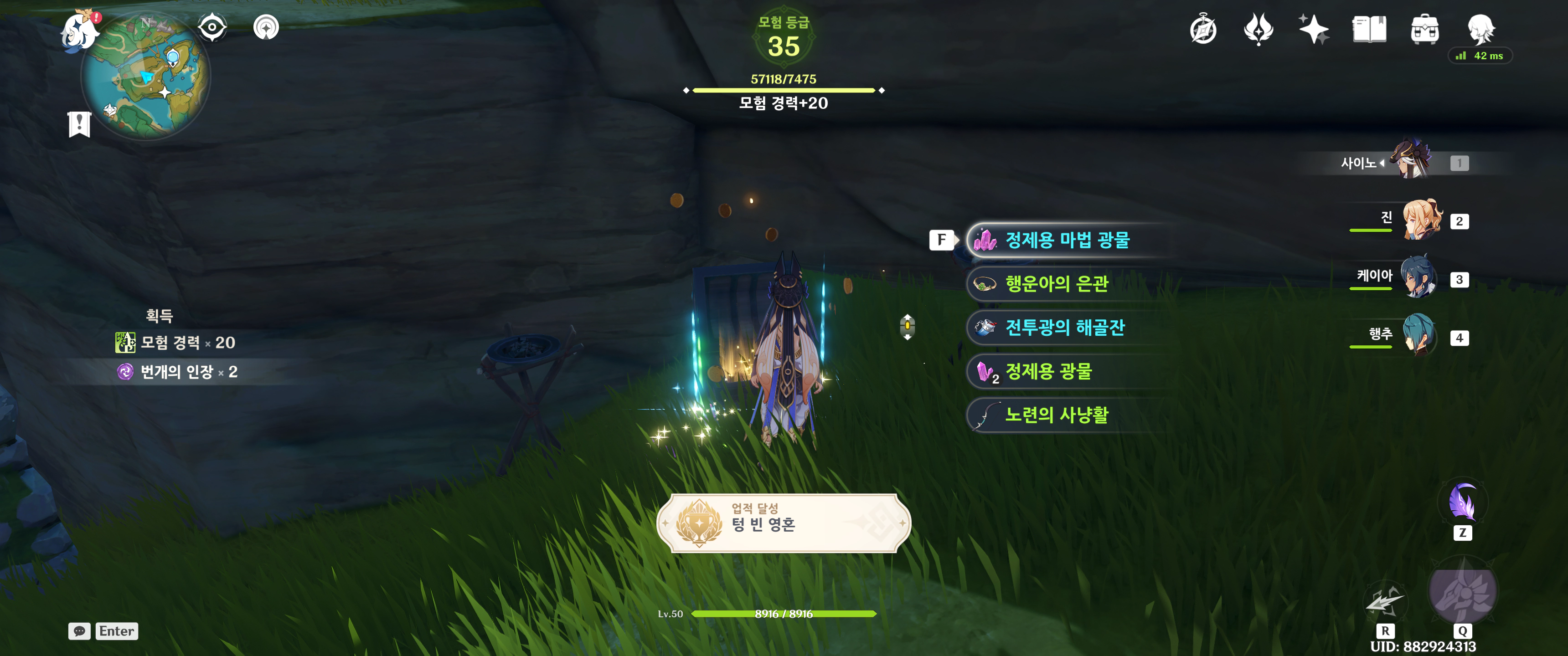Open the Paimon menu icon

pos(80,31)
